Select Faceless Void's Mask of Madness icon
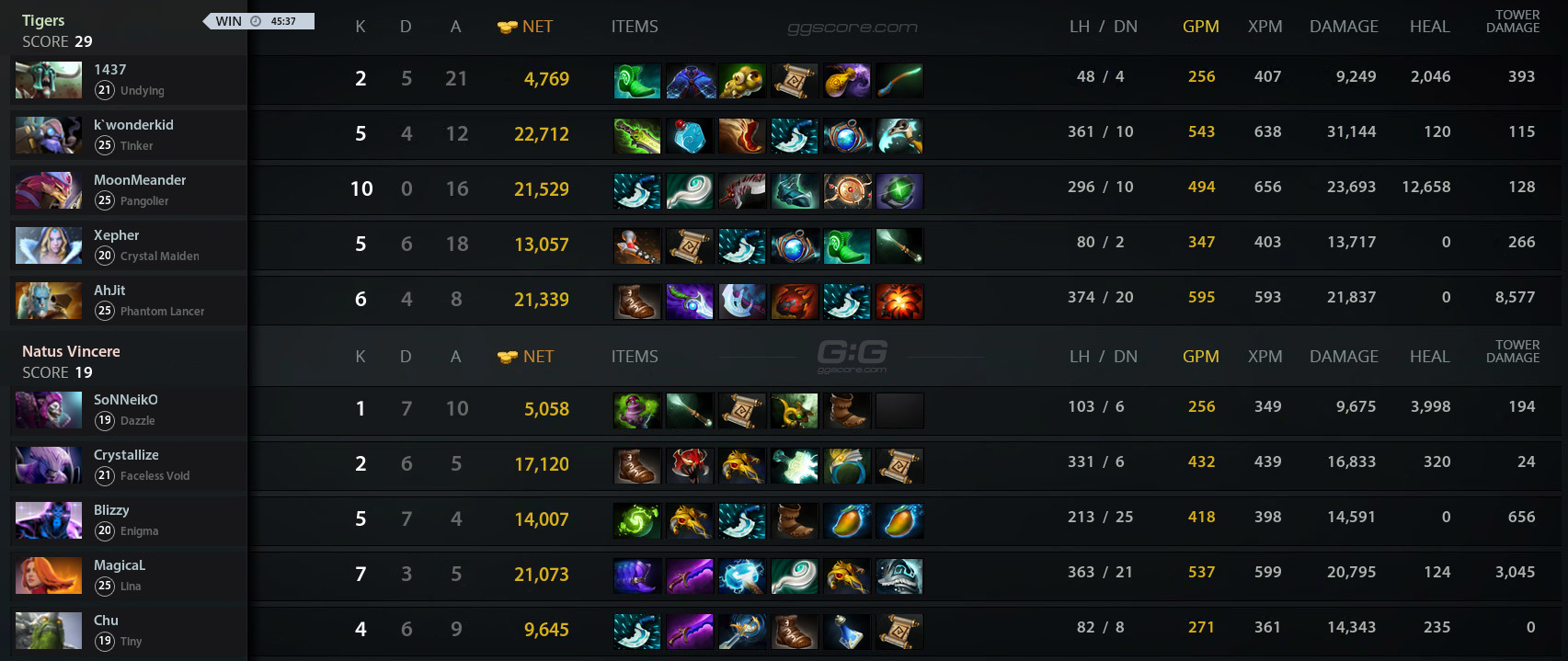 coord(690,466)
